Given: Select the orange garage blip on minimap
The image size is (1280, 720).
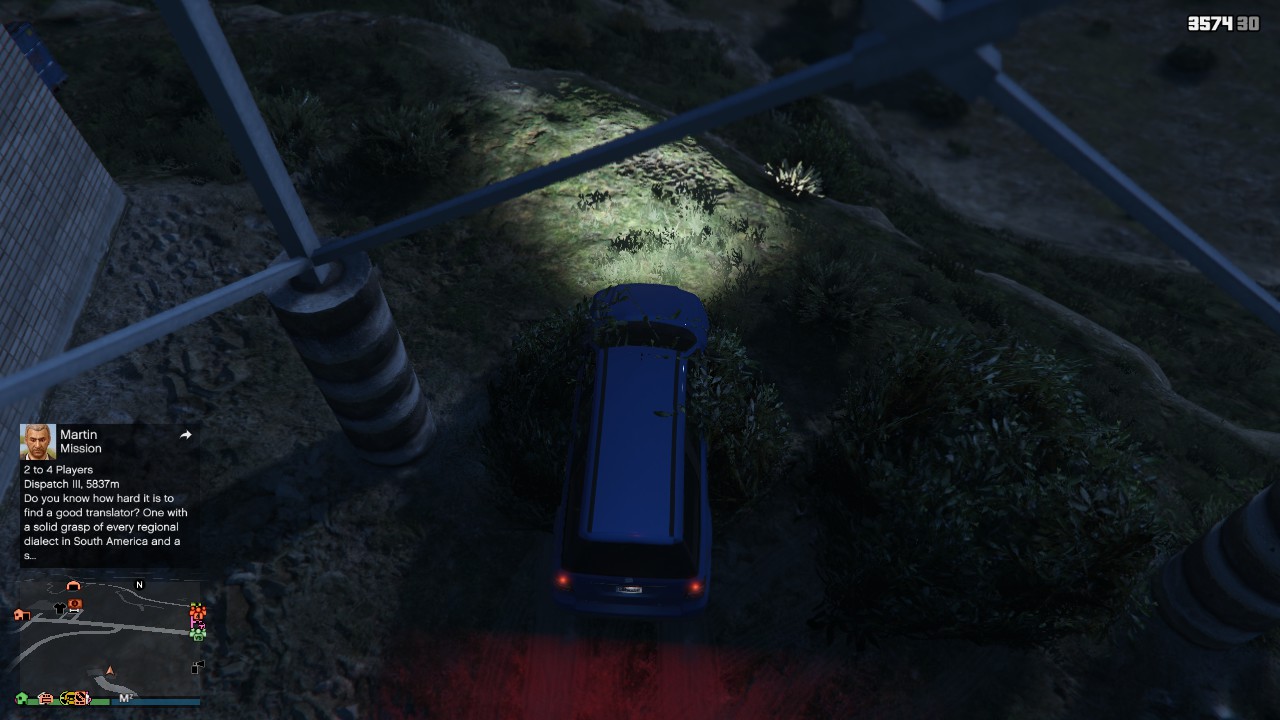Looking at the screenshot, I should tap(72, 586).
